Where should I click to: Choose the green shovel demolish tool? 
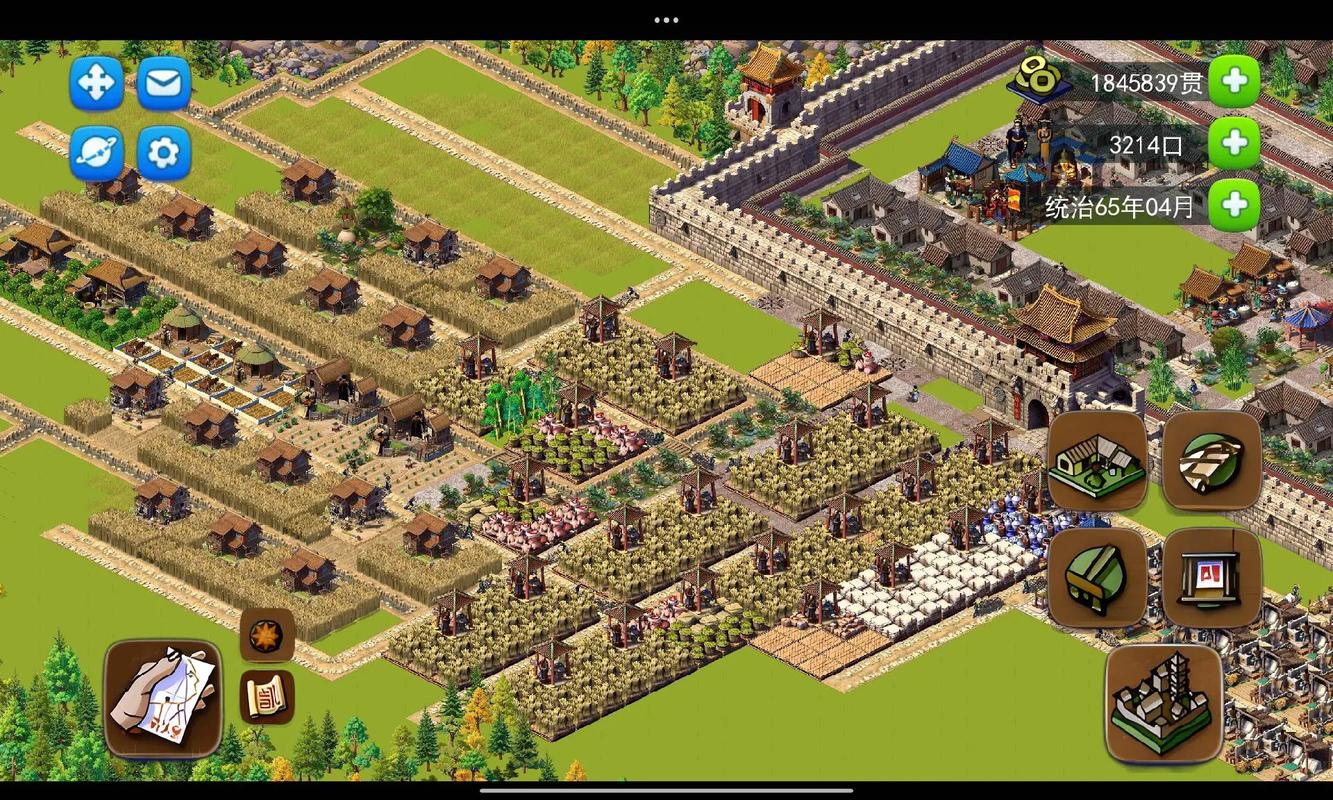[x=1097, y=577]
